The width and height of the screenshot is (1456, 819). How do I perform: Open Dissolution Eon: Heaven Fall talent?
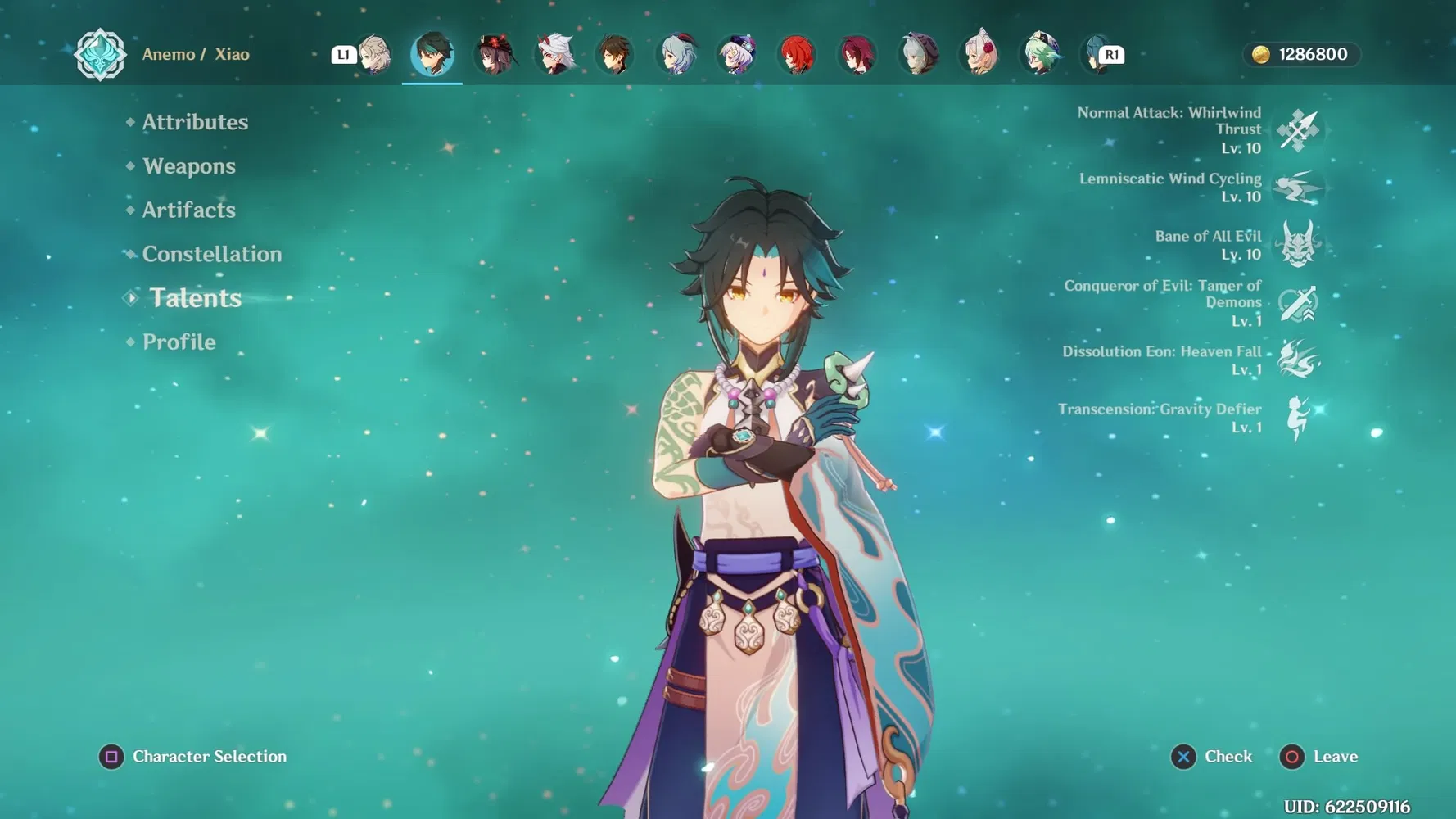coord(1298,360)
